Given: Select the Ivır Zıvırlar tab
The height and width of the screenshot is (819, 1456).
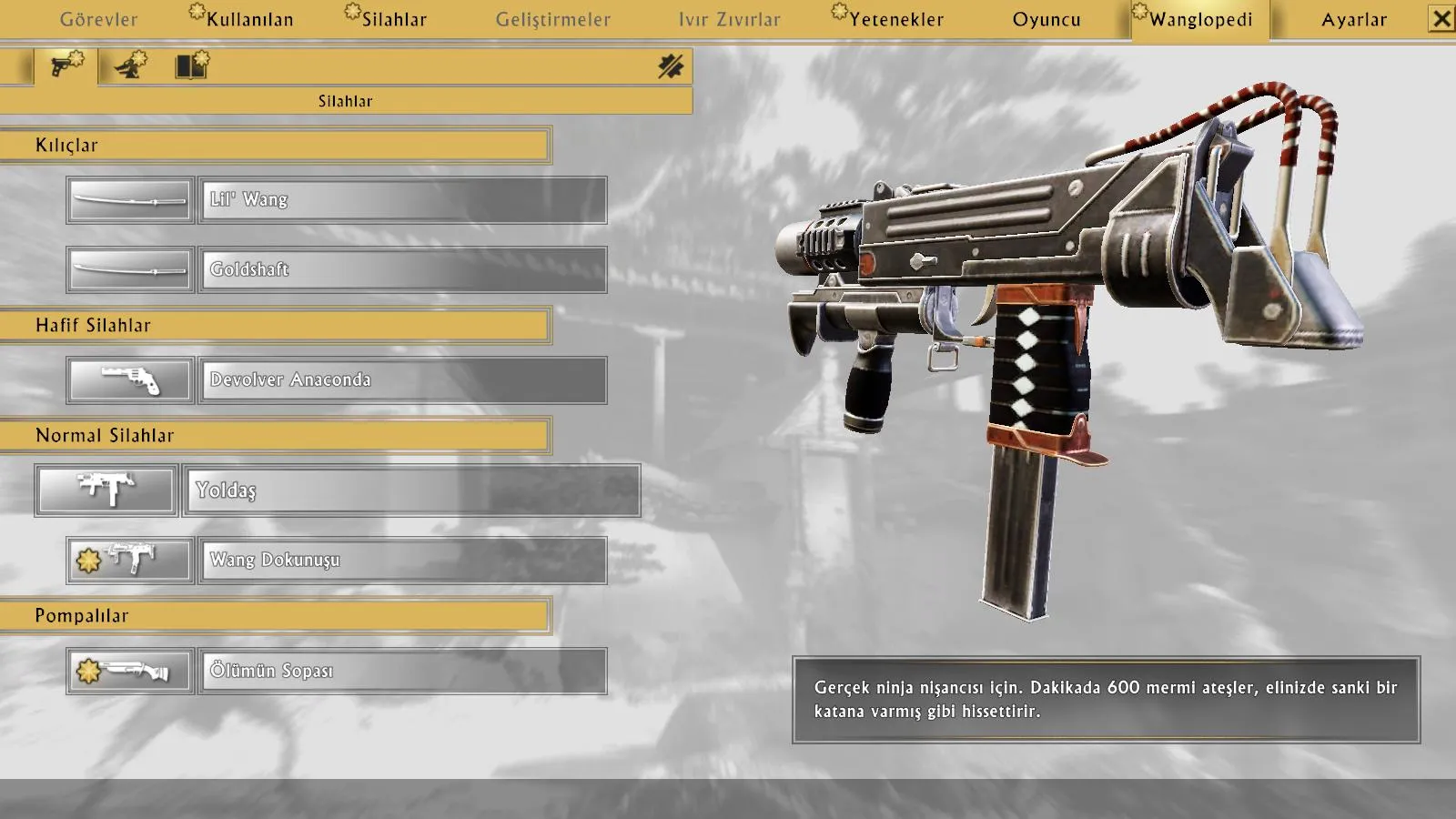Looking at the screenshot, I should click(x=729, y=19).
